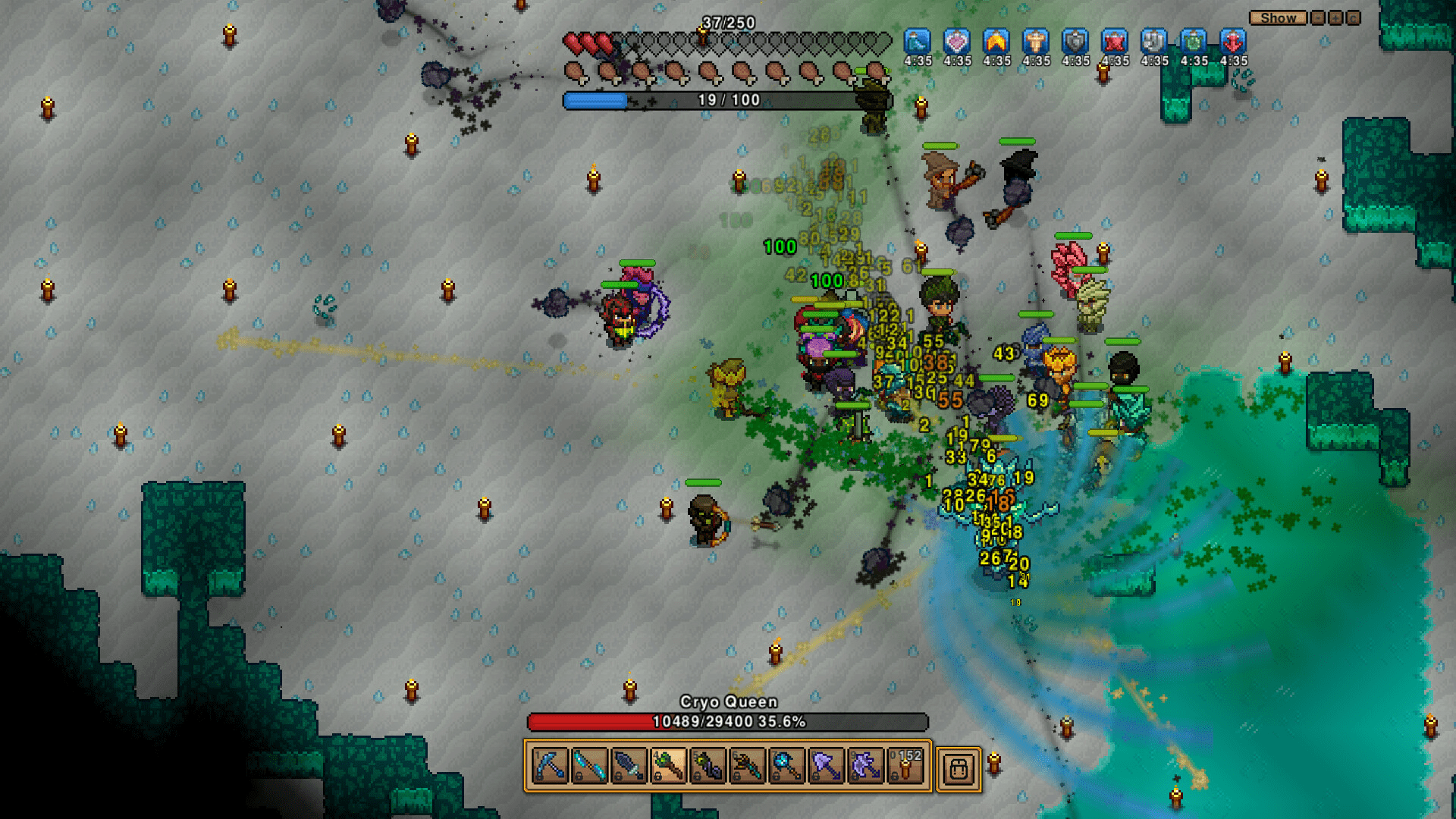The height and width of the screenshot is (819, 1456).
Task: Click the plus button beside Show
Action: tap(1335, 17)
